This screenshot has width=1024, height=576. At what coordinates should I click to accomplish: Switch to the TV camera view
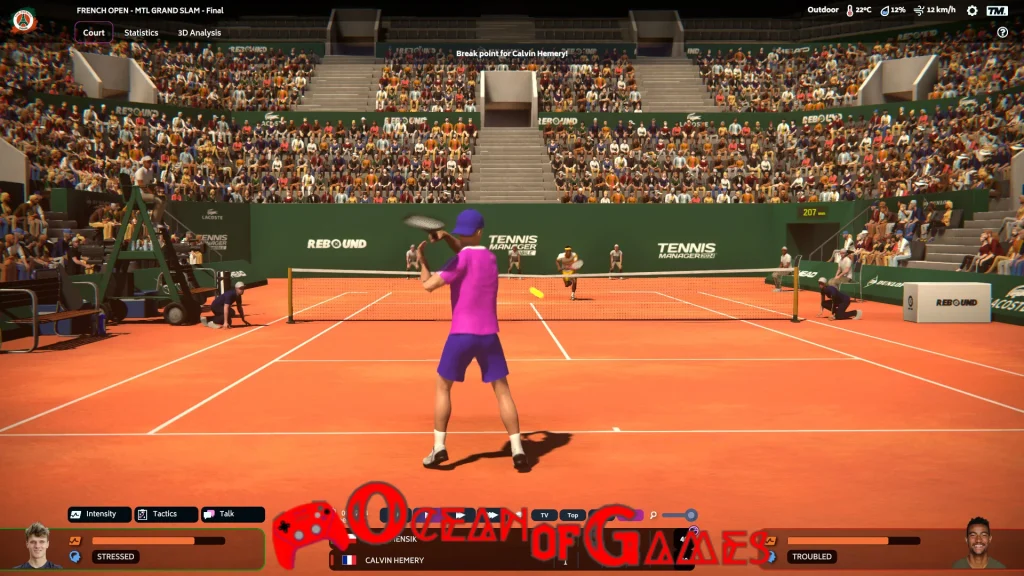coord(544,515)
